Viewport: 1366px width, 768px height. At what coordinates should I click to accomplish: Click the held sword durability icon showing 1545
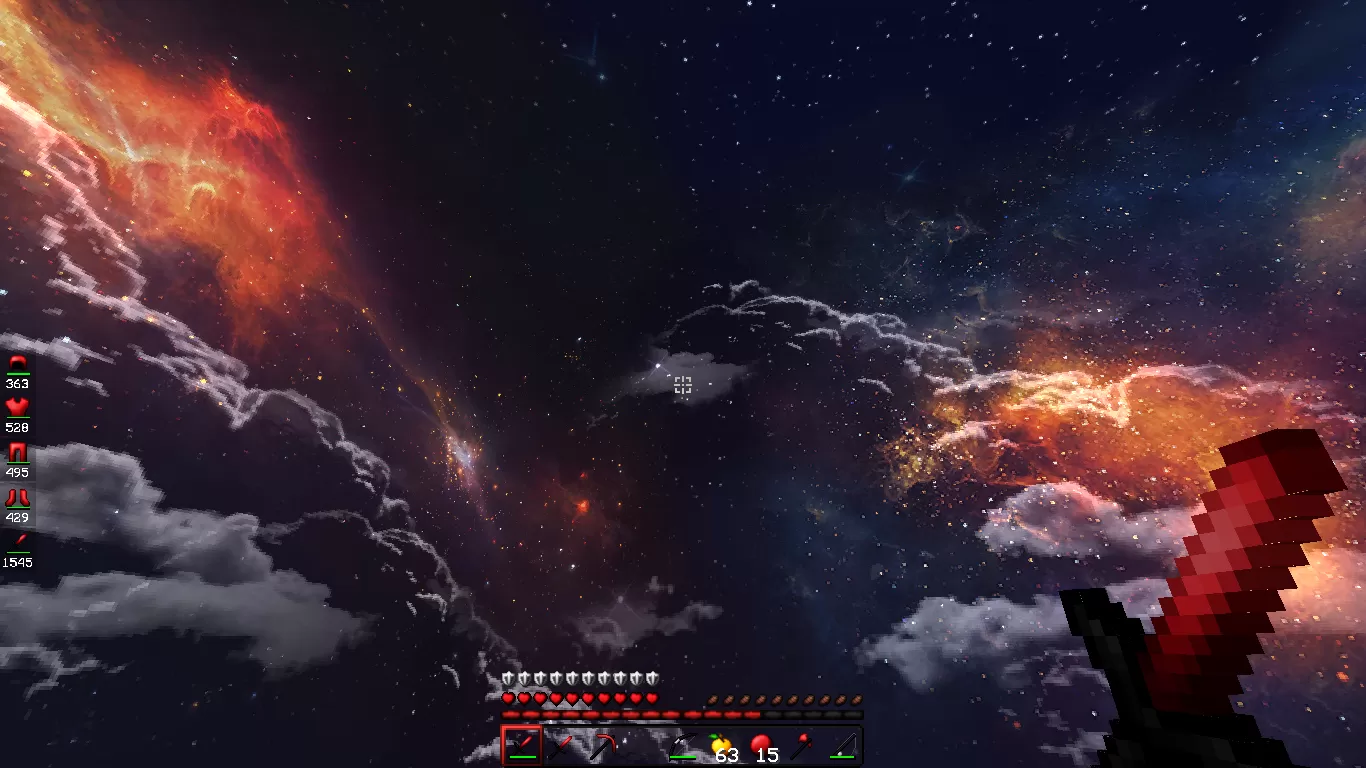17,541
